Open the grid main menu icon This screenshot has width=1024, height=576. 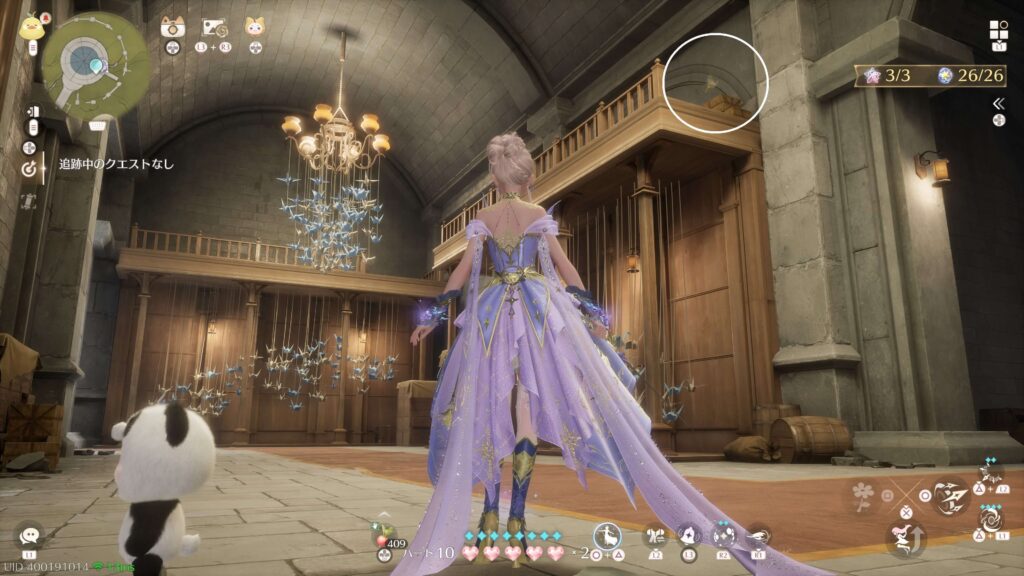pyautogui.click(x=998, y=30)
